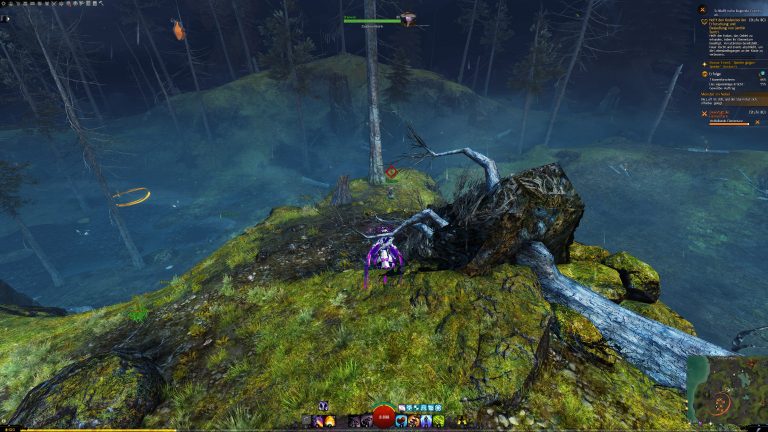Click the orange event circle on the minimap
This screenshot has width=768, height=432.
click(721, 402)
